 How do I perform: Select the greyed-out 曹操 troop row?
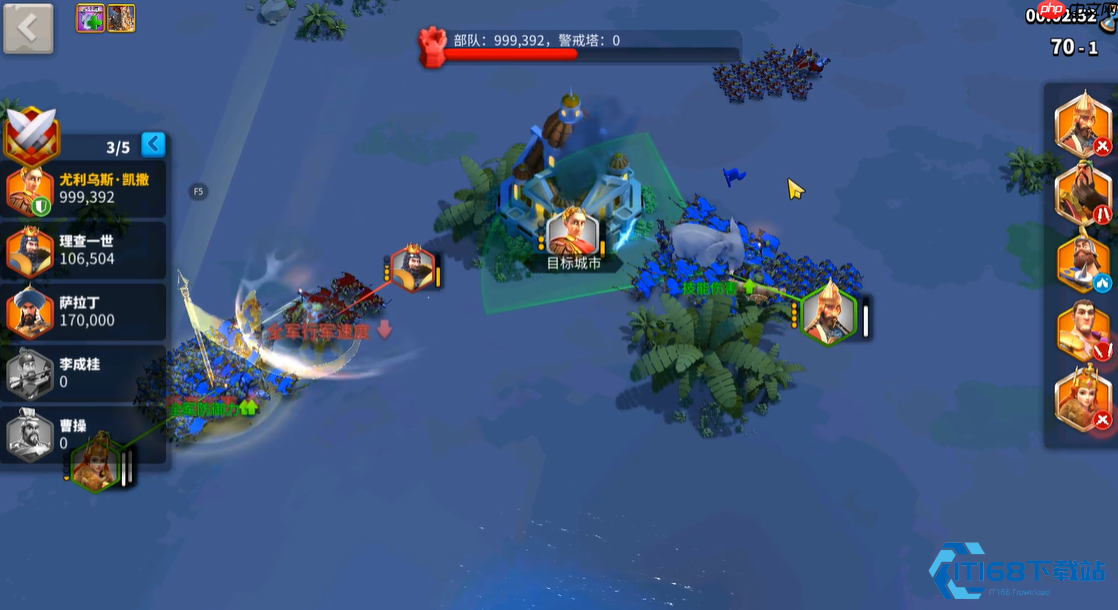click(84, 434)
